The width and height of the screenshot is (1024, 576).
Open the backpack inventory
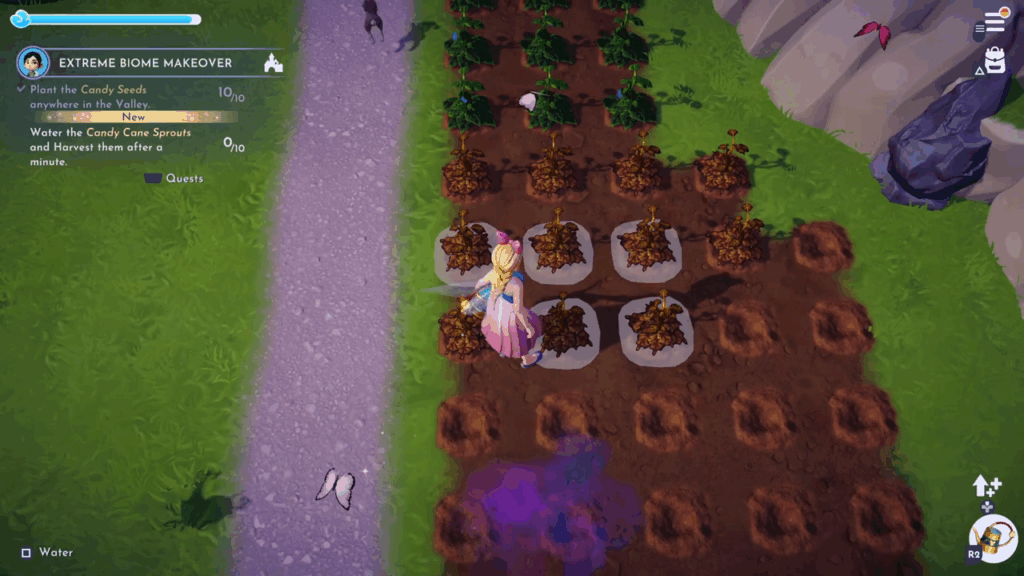click(994, 62)
